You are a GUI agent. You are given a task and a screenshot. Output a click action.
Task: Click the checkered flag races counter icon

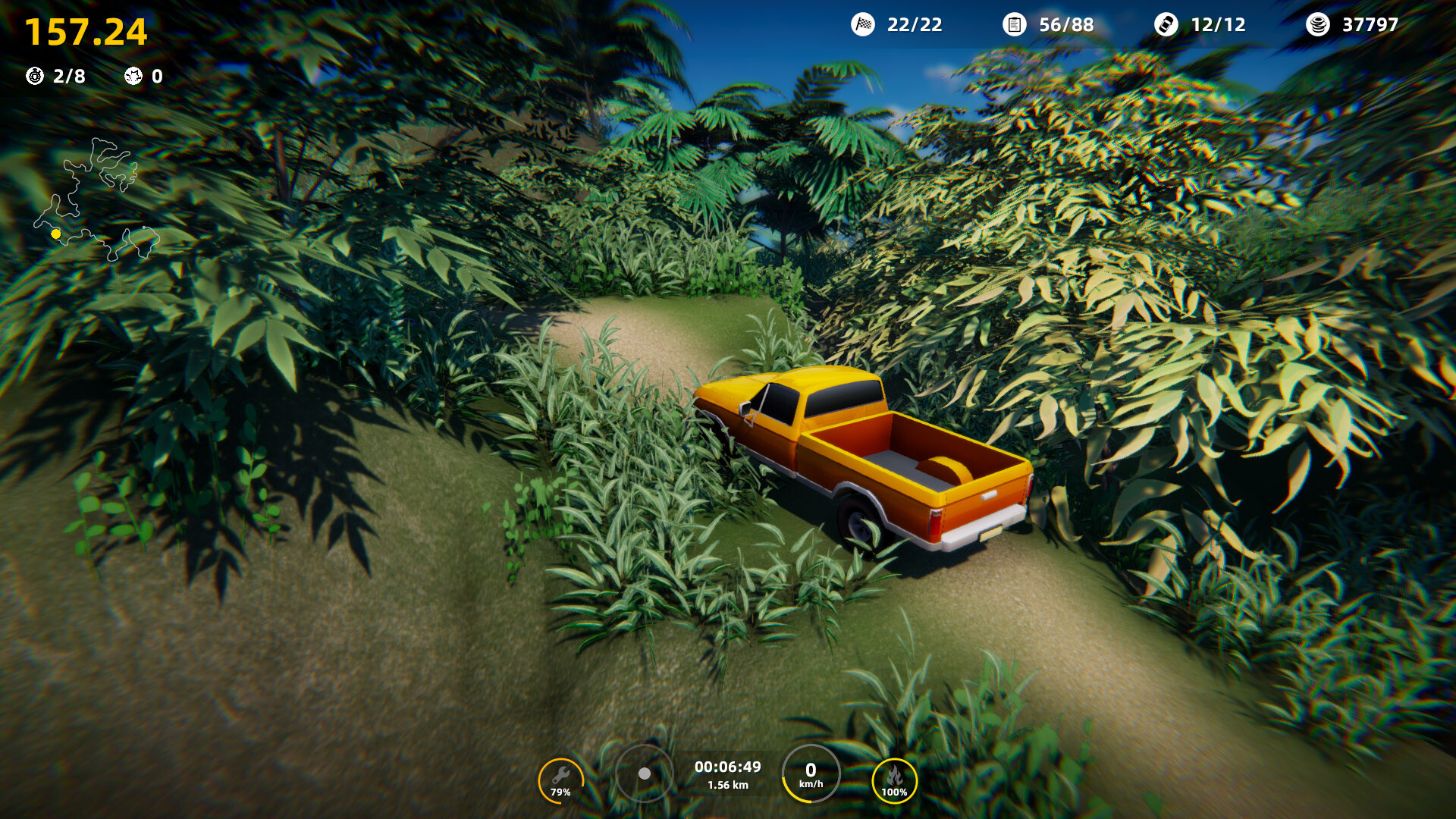[x=864, y=24]
